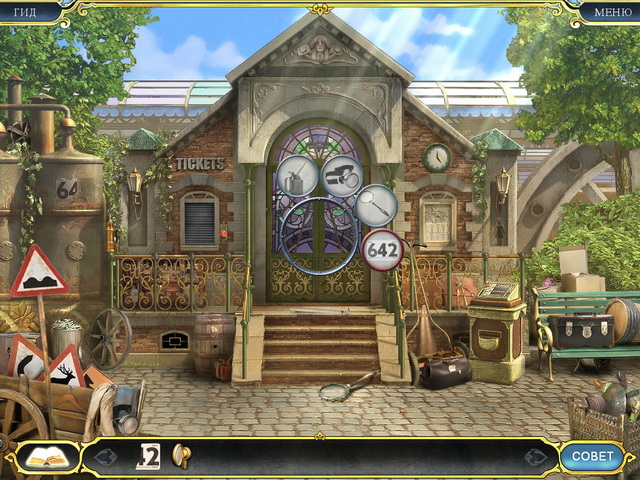Choose the 642 number plate bubble
640x480 pixels.
(x=382, y=249)
